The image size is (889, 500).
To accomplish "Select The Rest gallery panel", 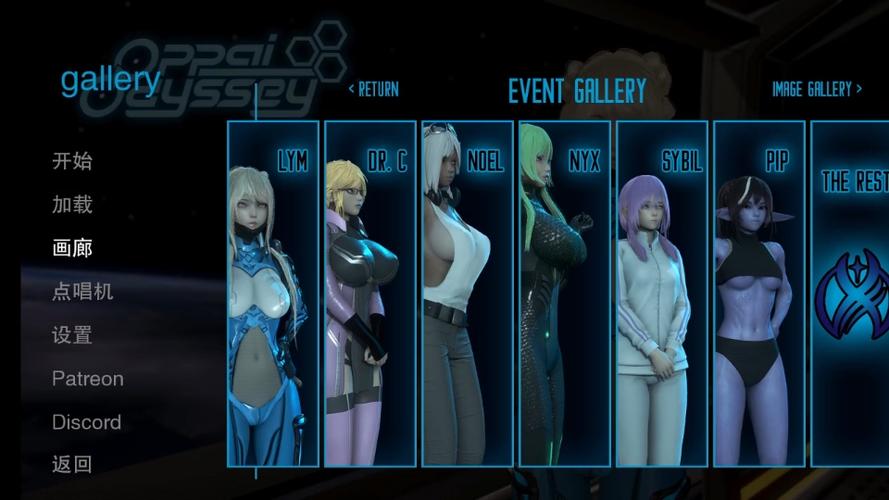I will [850, 293].
